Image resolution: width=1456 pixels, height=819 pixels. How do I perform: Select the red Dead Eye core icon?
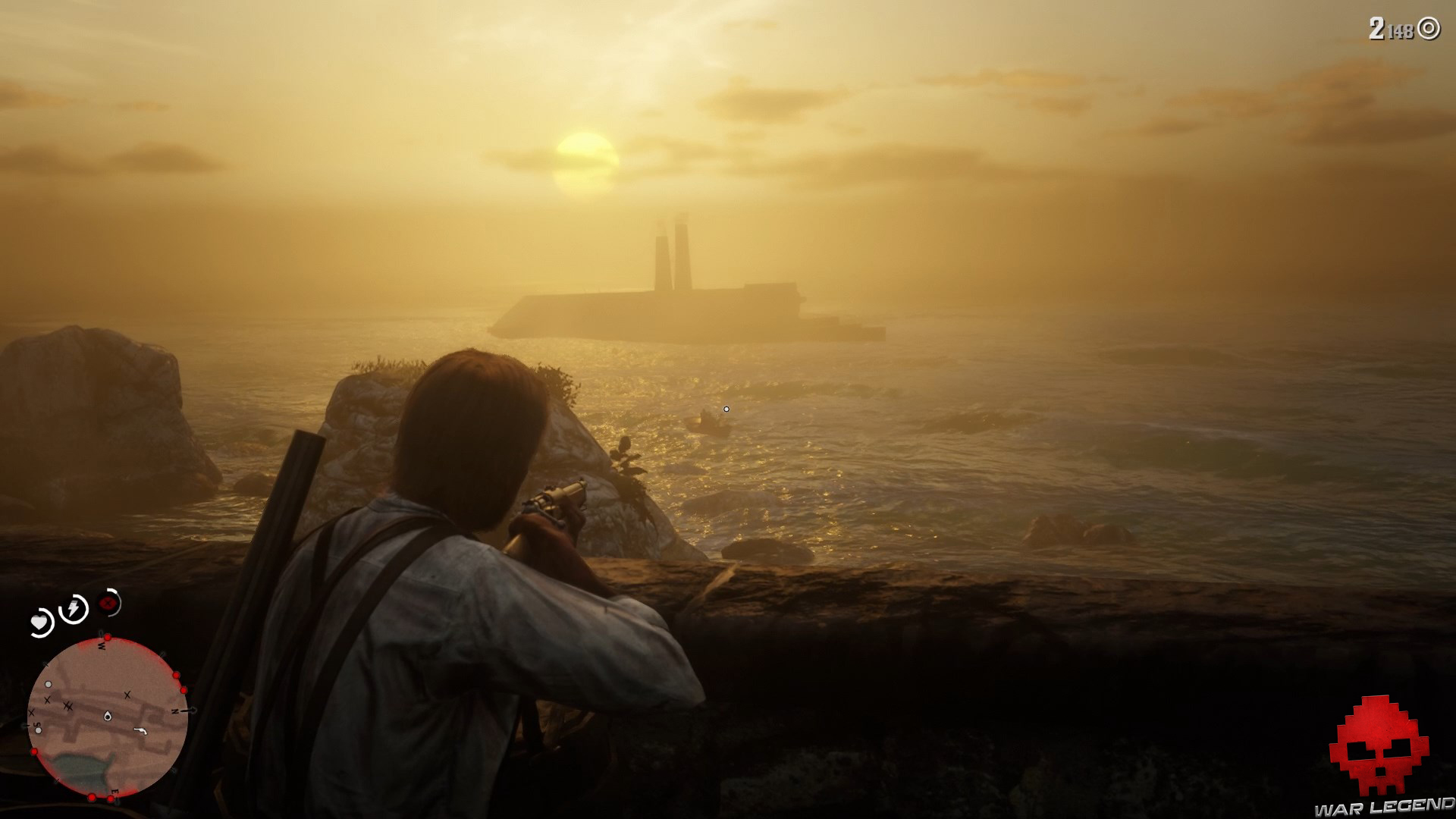click(108, 604)
